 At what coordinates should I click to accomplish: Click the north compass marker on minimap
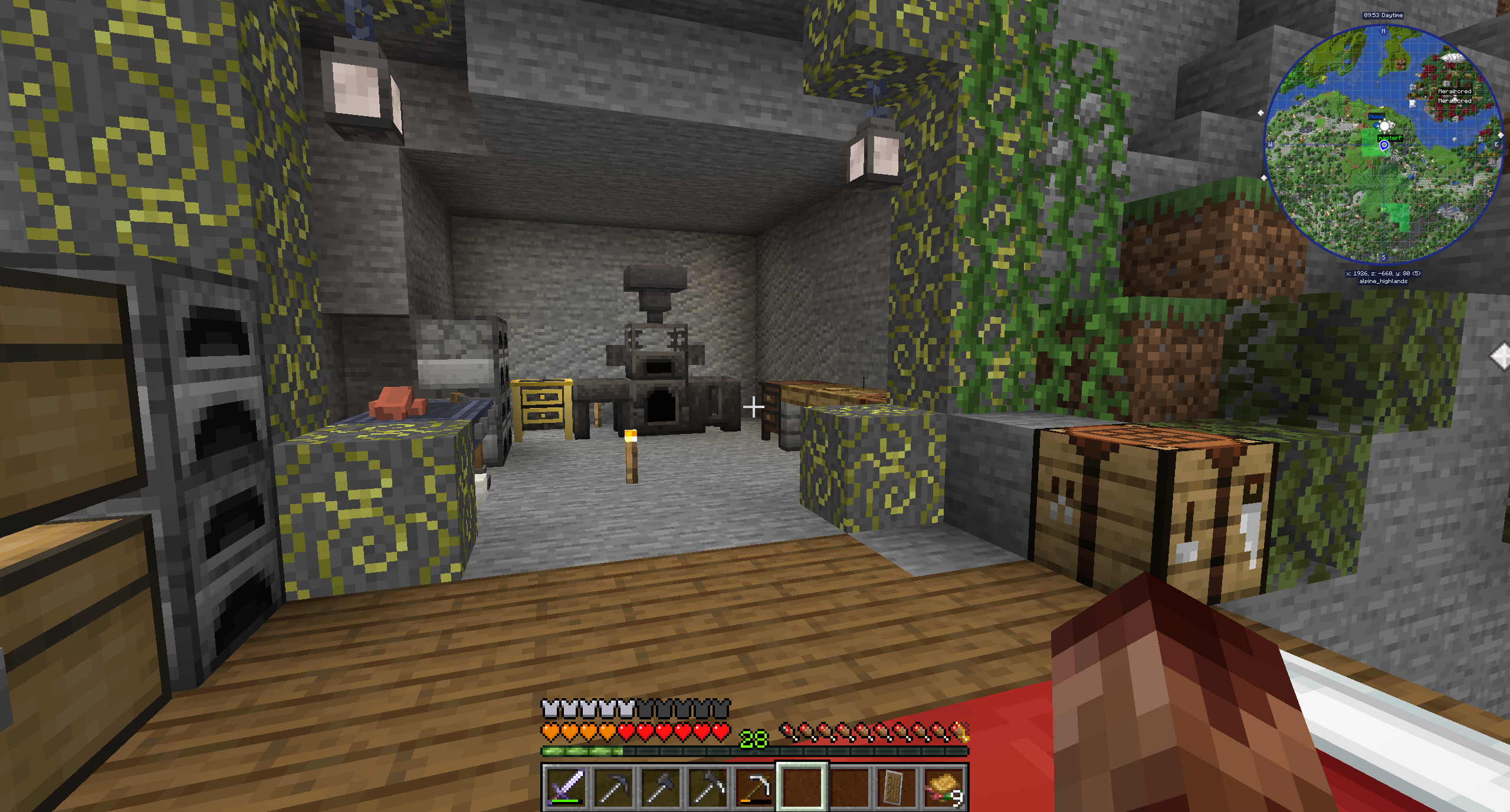tap(1384, 31)
